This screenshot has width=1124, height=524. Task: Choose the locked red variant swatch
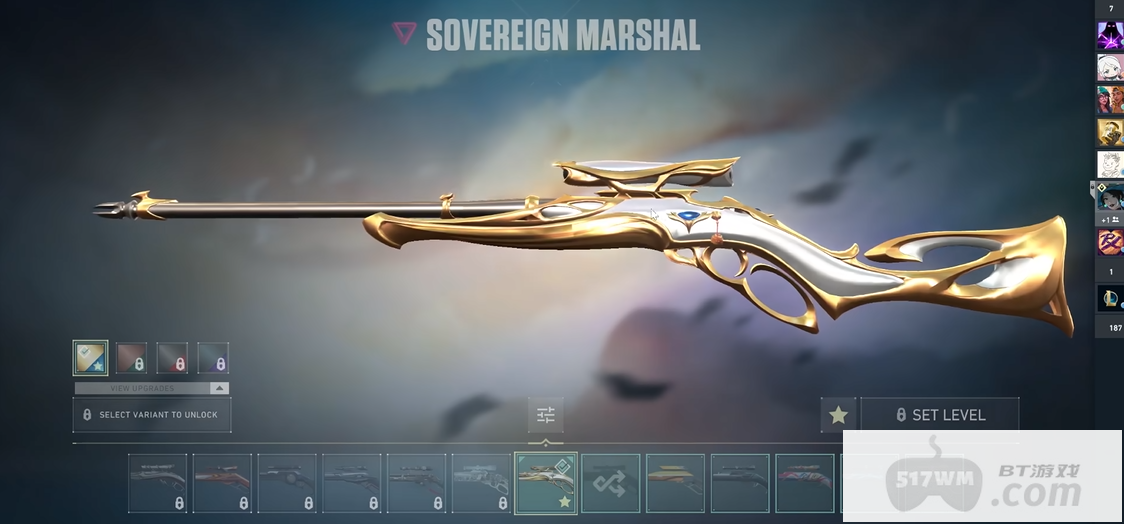coord(172,358)
